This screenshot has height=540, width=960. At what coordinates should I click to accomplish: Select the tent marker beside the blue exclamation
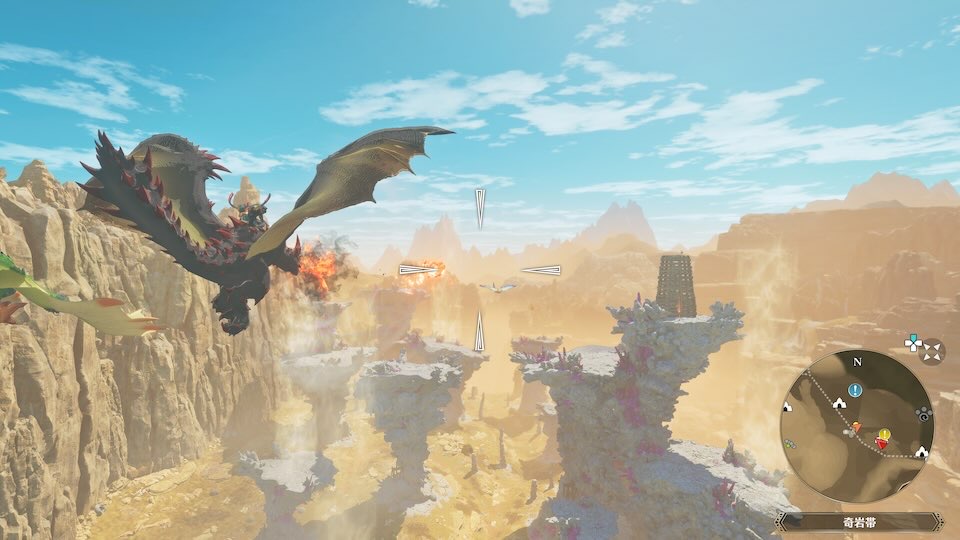tap(838, 402)
